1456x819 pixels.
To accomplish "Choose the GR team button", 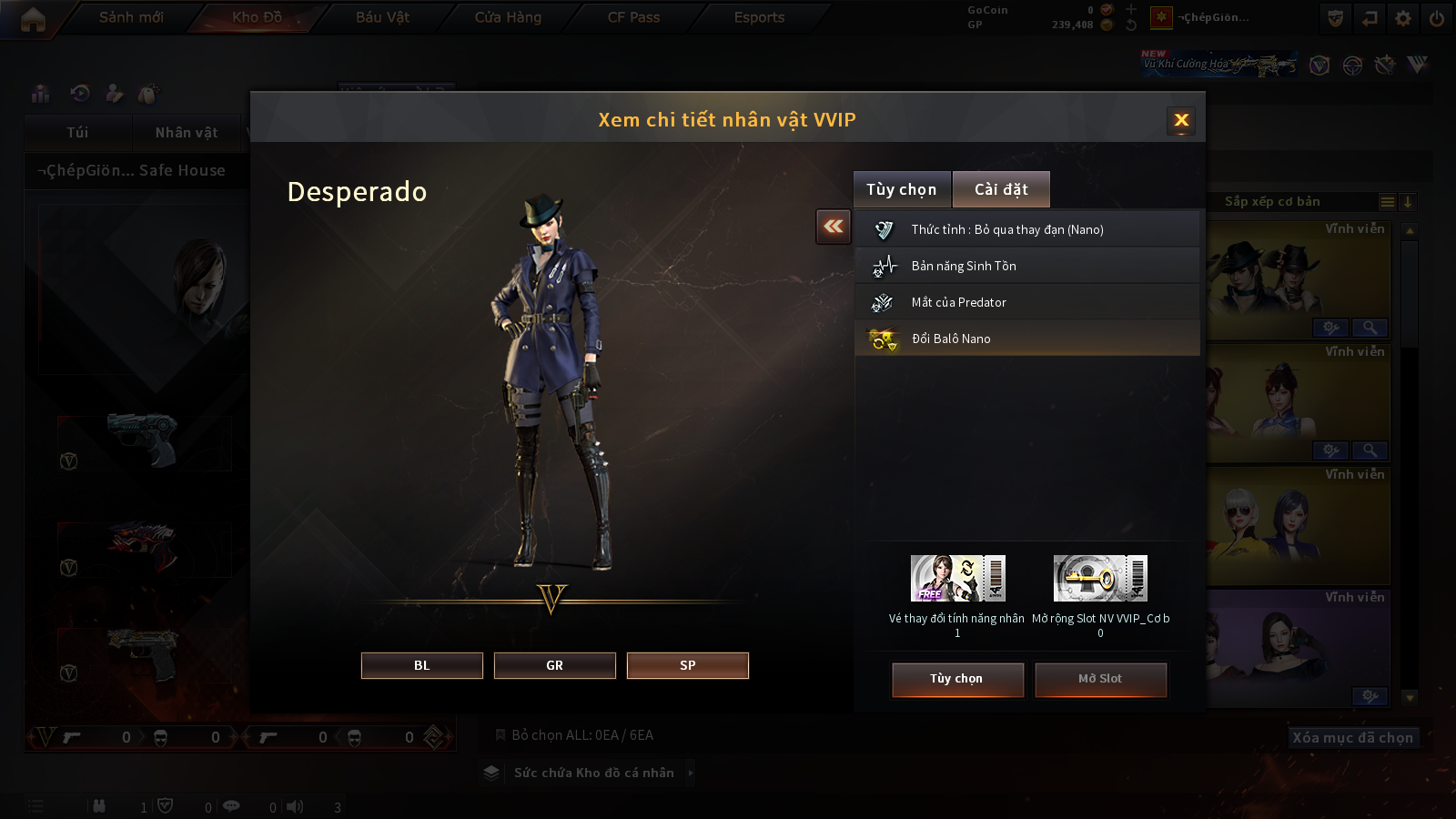I will (x=554, y=665).
